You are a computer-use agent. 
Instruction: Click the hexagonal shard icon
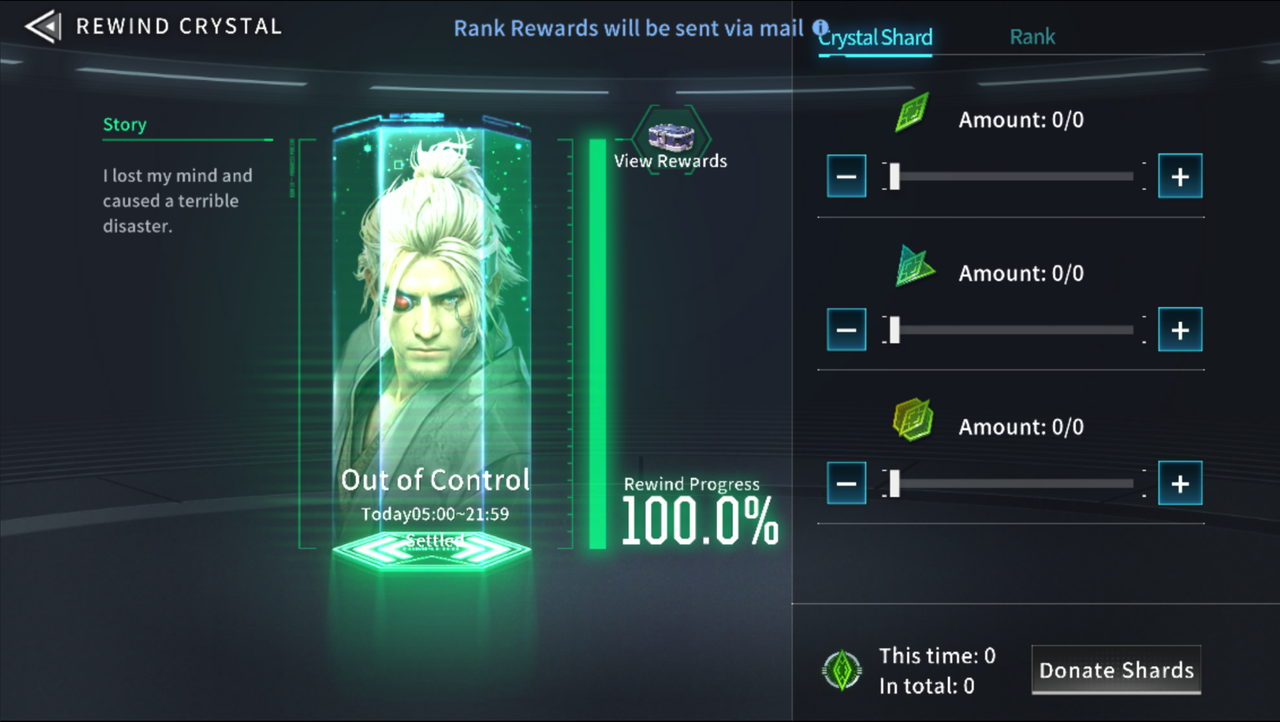tap(911, 419)
